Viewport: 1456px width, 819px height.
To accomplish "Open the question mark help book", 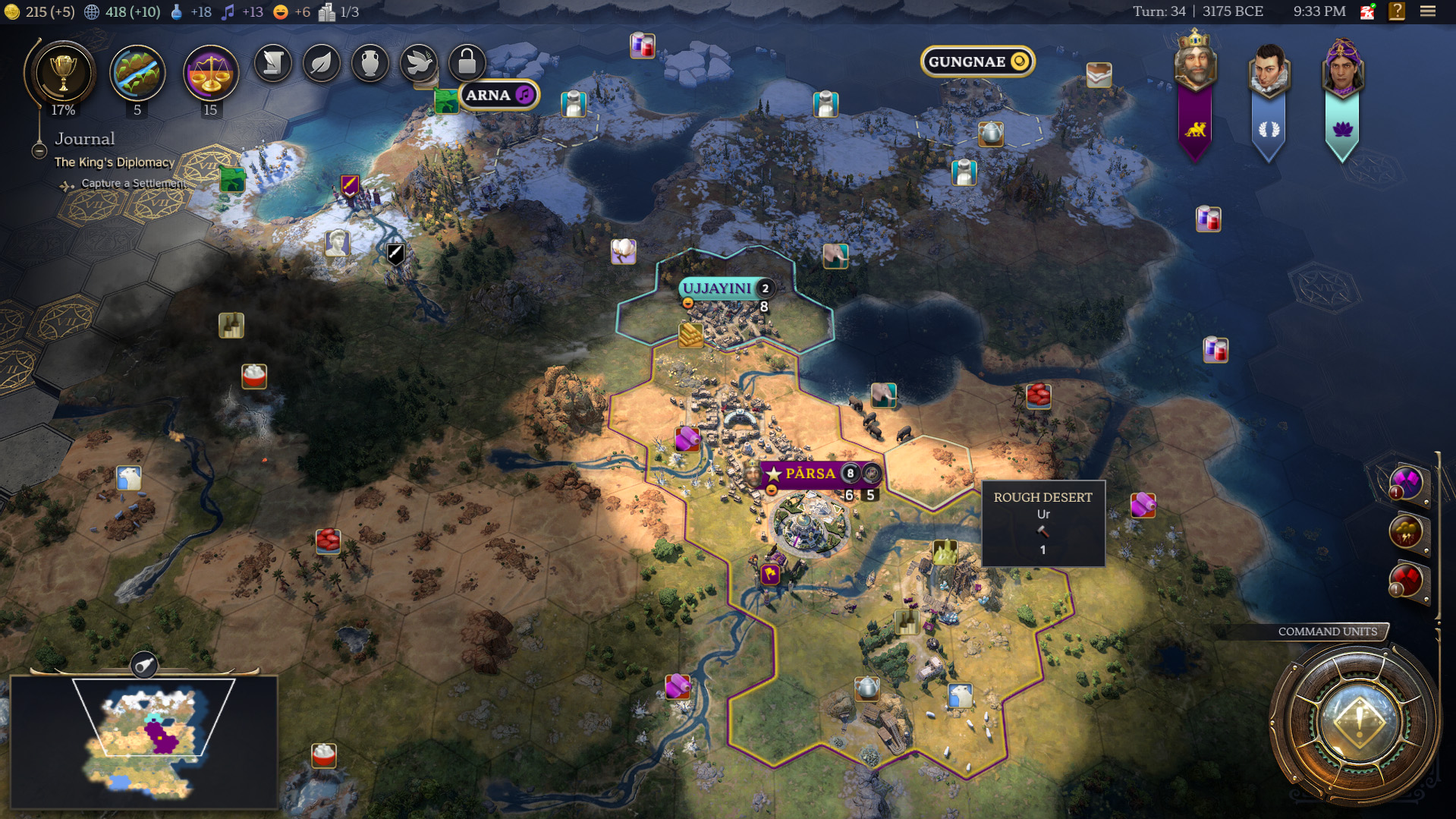I will pyautogui.click(x=1396, y=11).
